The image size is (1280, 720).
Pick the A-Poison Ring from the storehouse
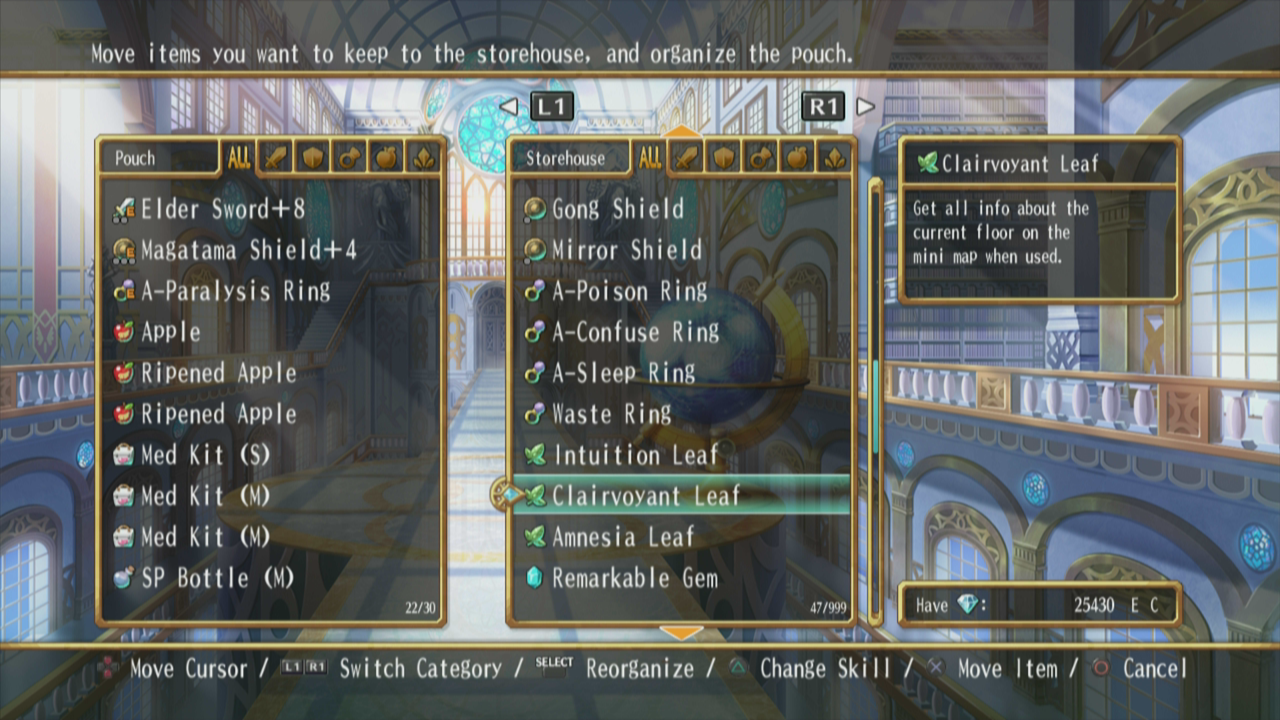629,291
